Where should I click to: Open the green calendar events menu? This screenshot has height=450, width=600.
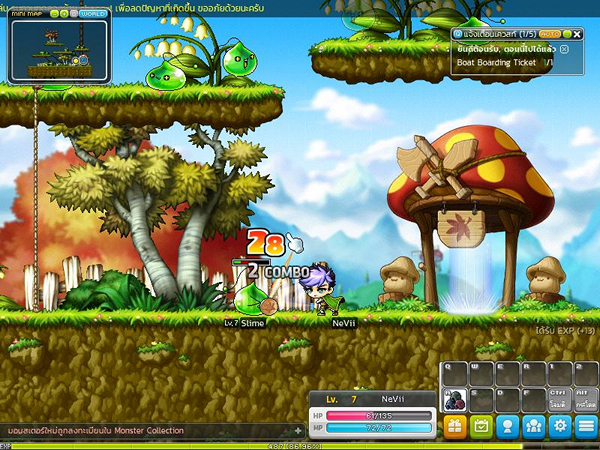[481, 426]
